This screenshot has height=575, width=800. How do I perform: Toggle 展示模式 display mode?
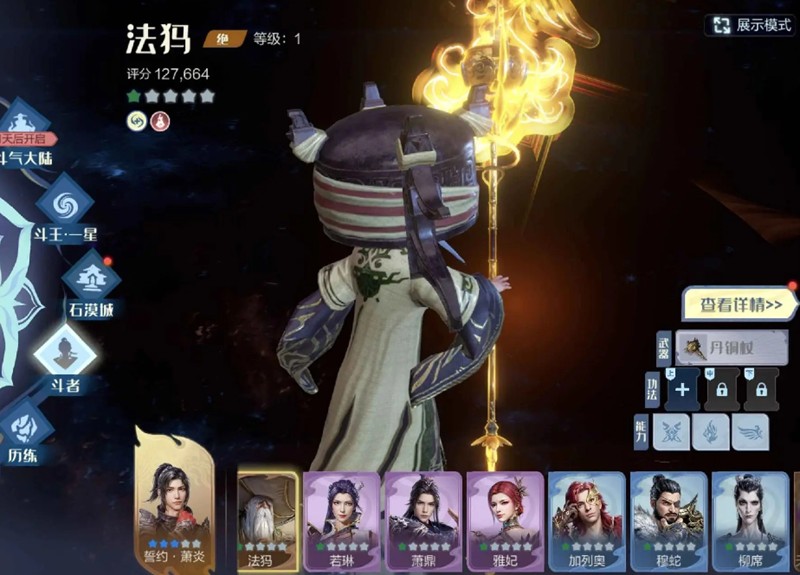(x=750, y=26)
